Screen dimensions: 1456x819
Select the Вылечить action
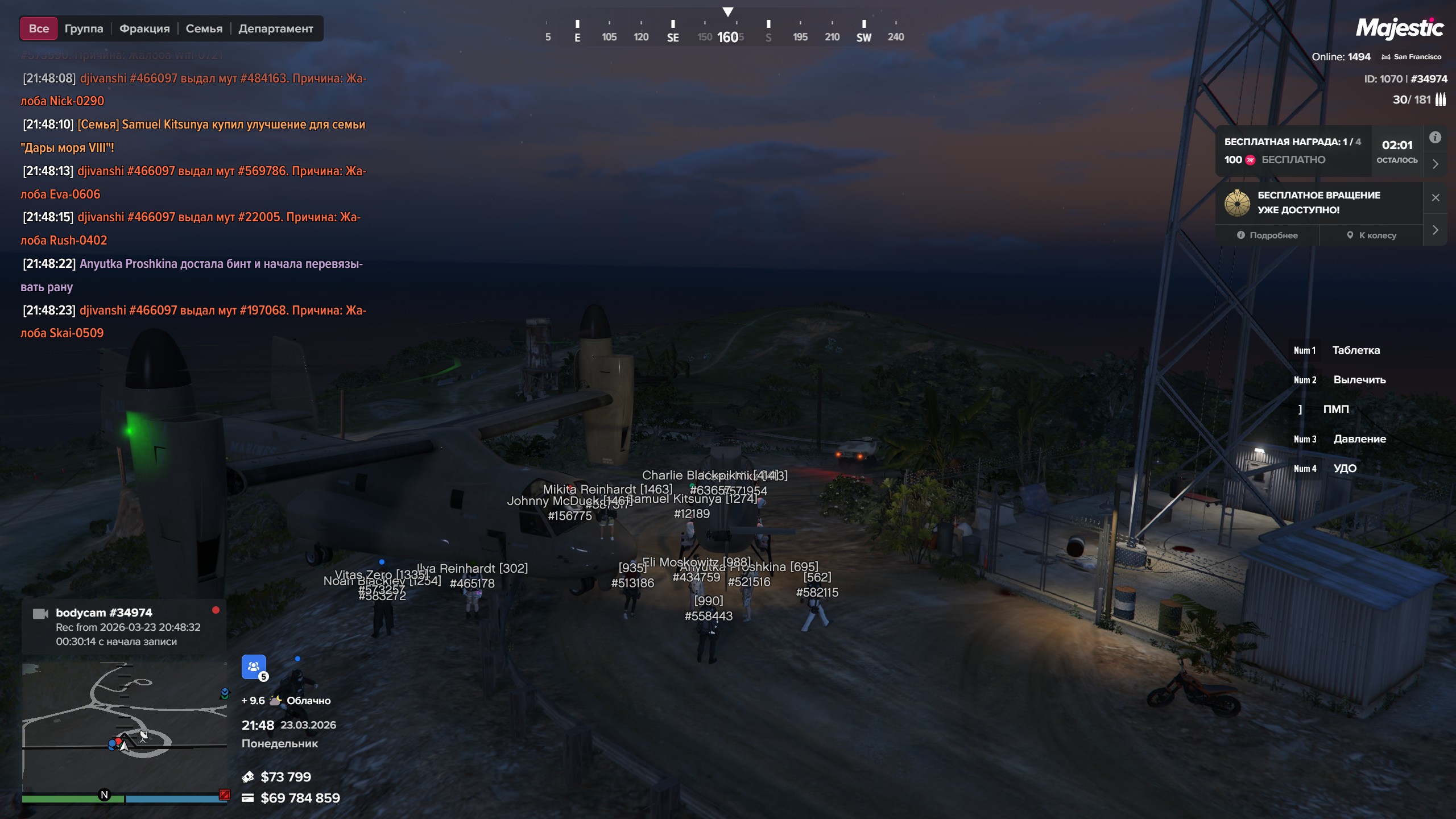[1359, 380]
